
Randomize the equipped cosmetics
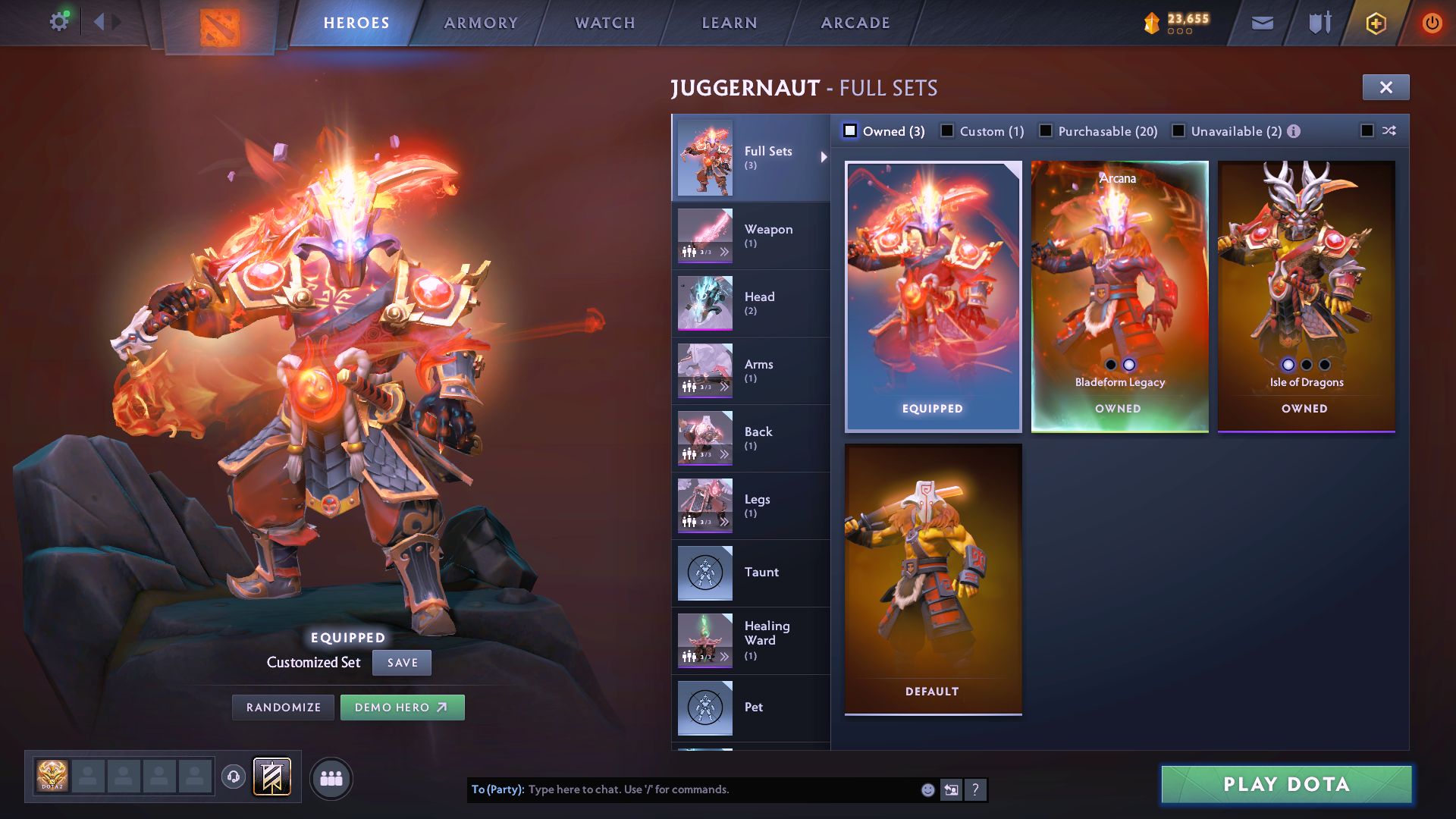tap(283, 708)
